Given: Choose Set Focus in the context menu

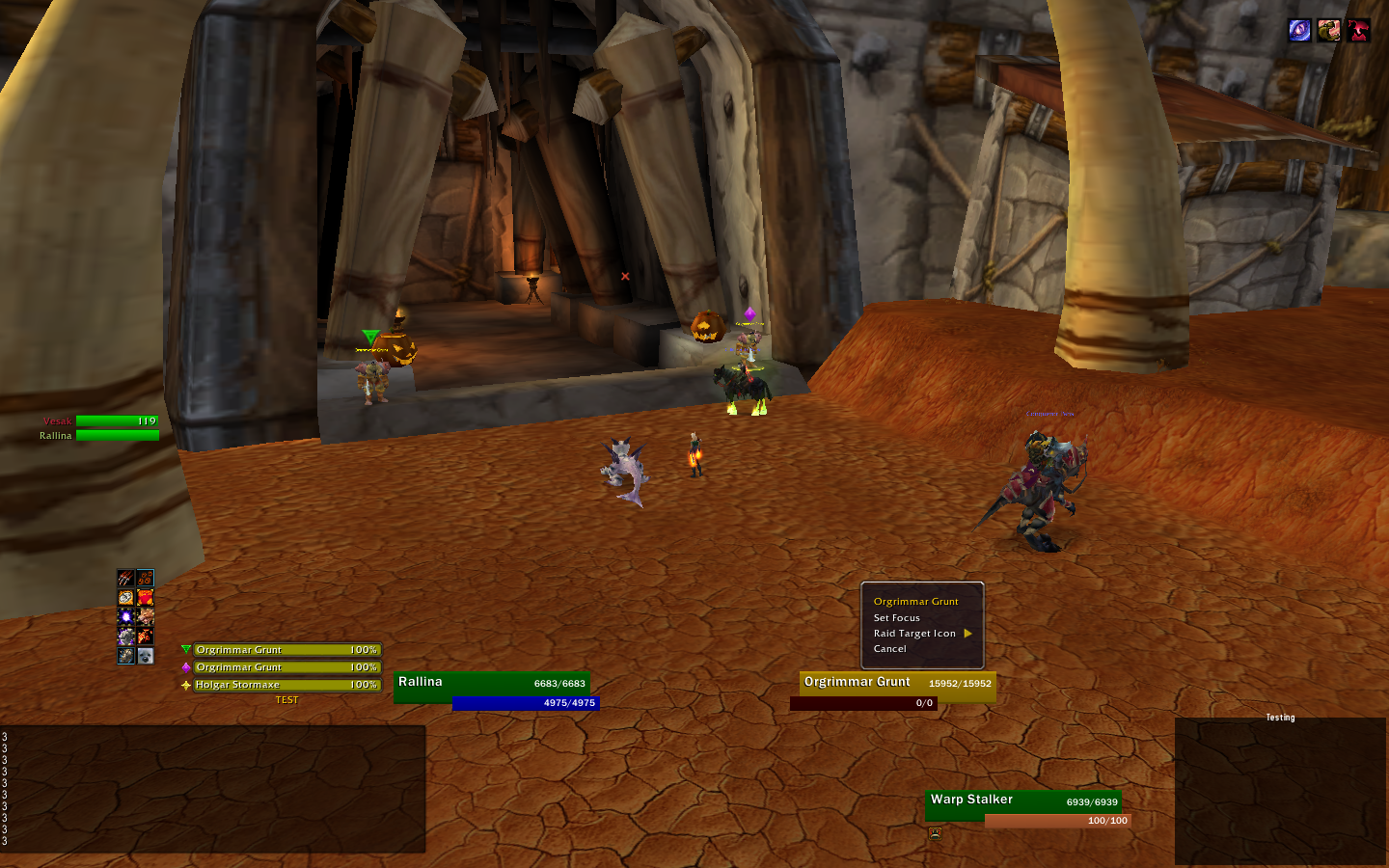Looking at the screenshot, I should pyautogui.click(x=897, y=618).
